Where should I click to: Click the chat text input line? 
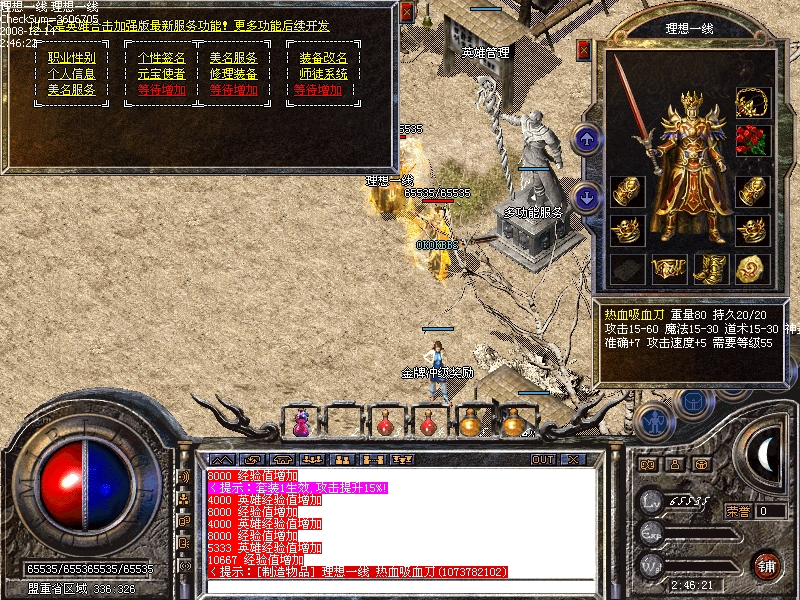pos(400,586)
